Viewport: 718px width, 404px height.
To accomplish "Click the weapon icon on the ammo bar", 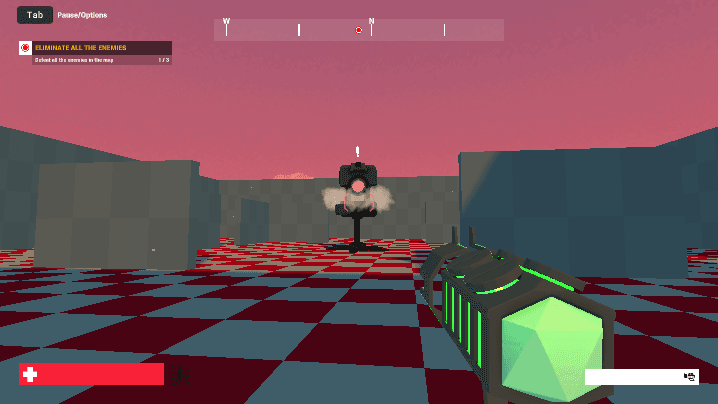I will (x=689, y=376).
